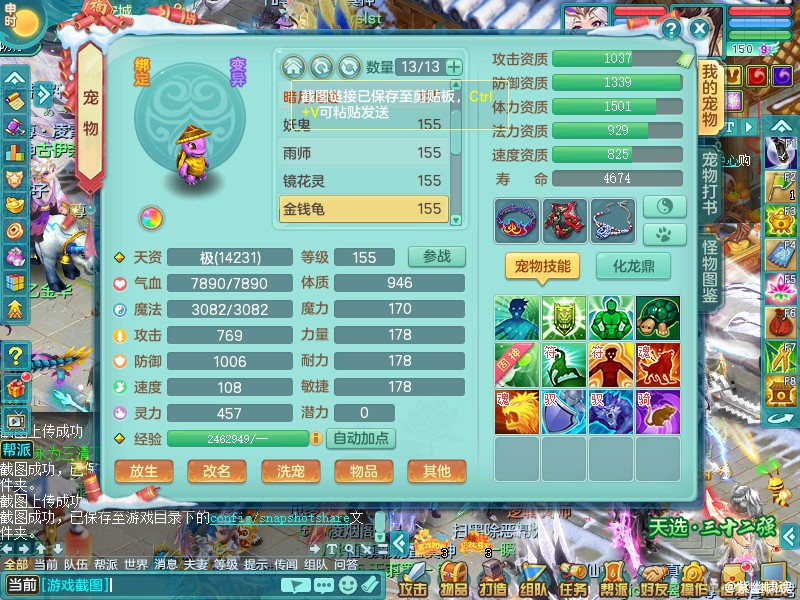Click the 放生 release button
800x600 pixels.
[x=144, y=471]
